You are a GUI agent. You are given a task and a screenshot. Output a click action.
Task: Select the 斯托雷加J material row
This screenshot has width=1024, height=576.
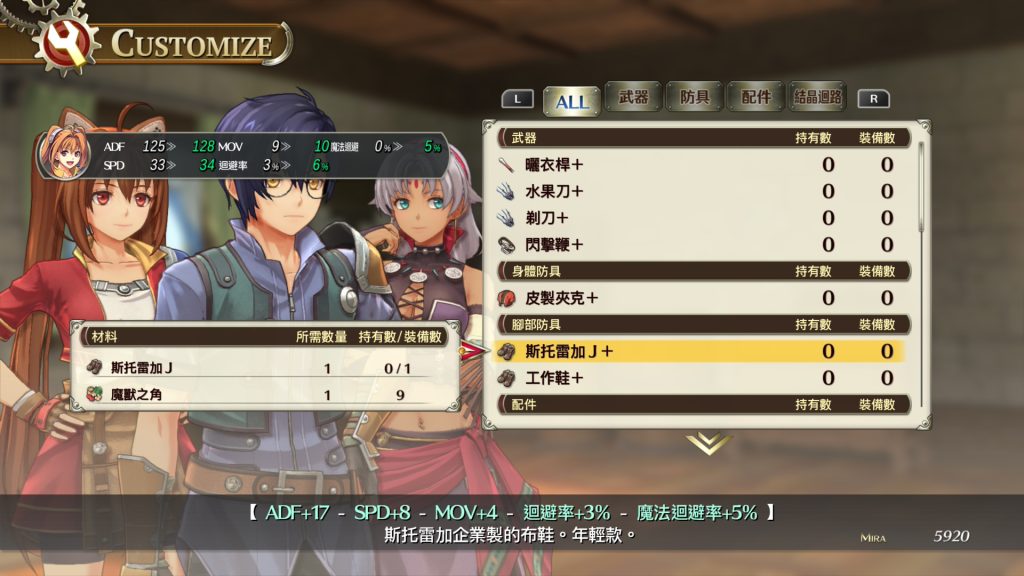tap(265, 368)
